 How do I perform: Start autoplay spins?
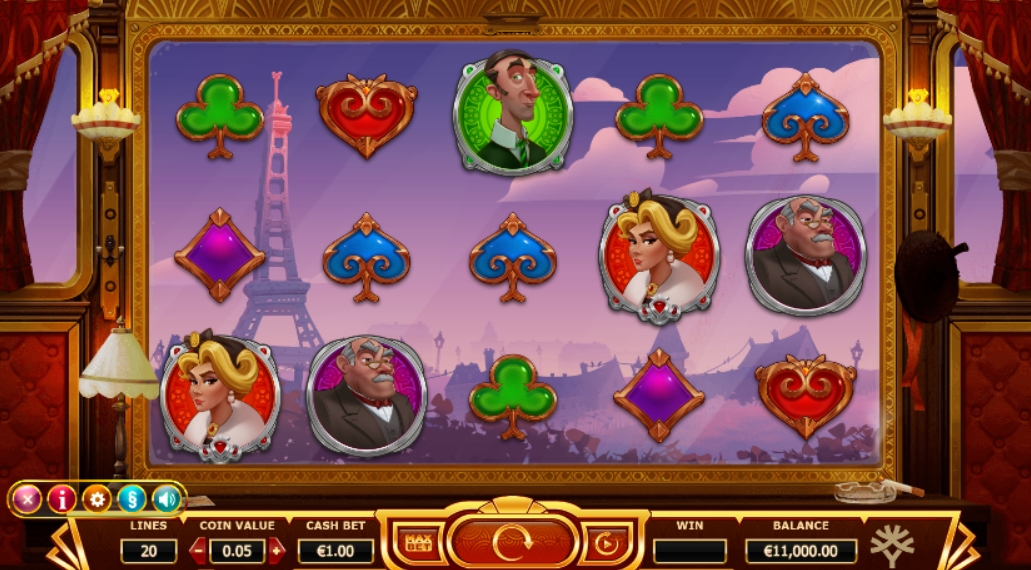[606, 544]
